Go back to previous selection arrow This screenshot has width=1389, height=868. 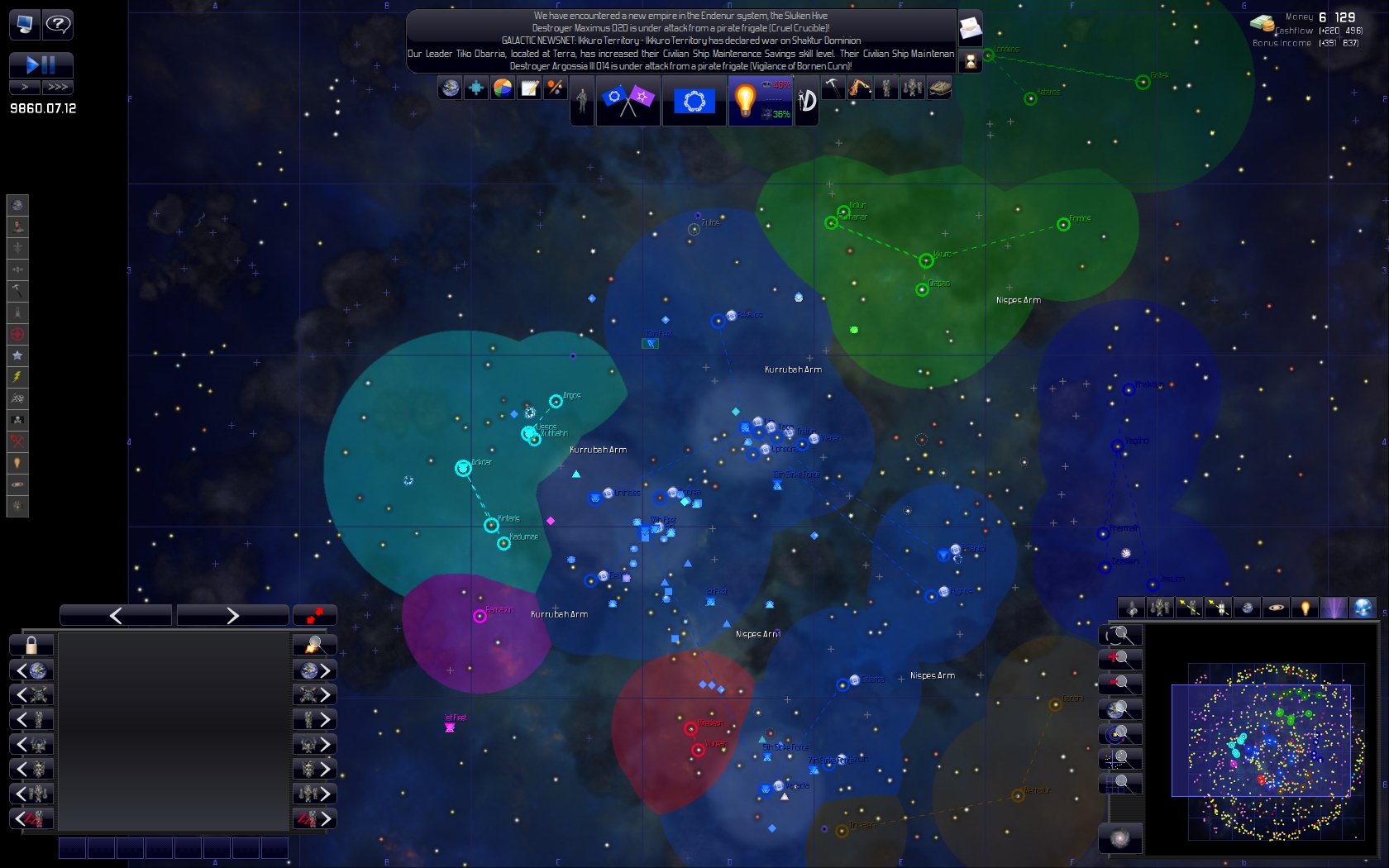pyautogui.click(x=116, y=615)
